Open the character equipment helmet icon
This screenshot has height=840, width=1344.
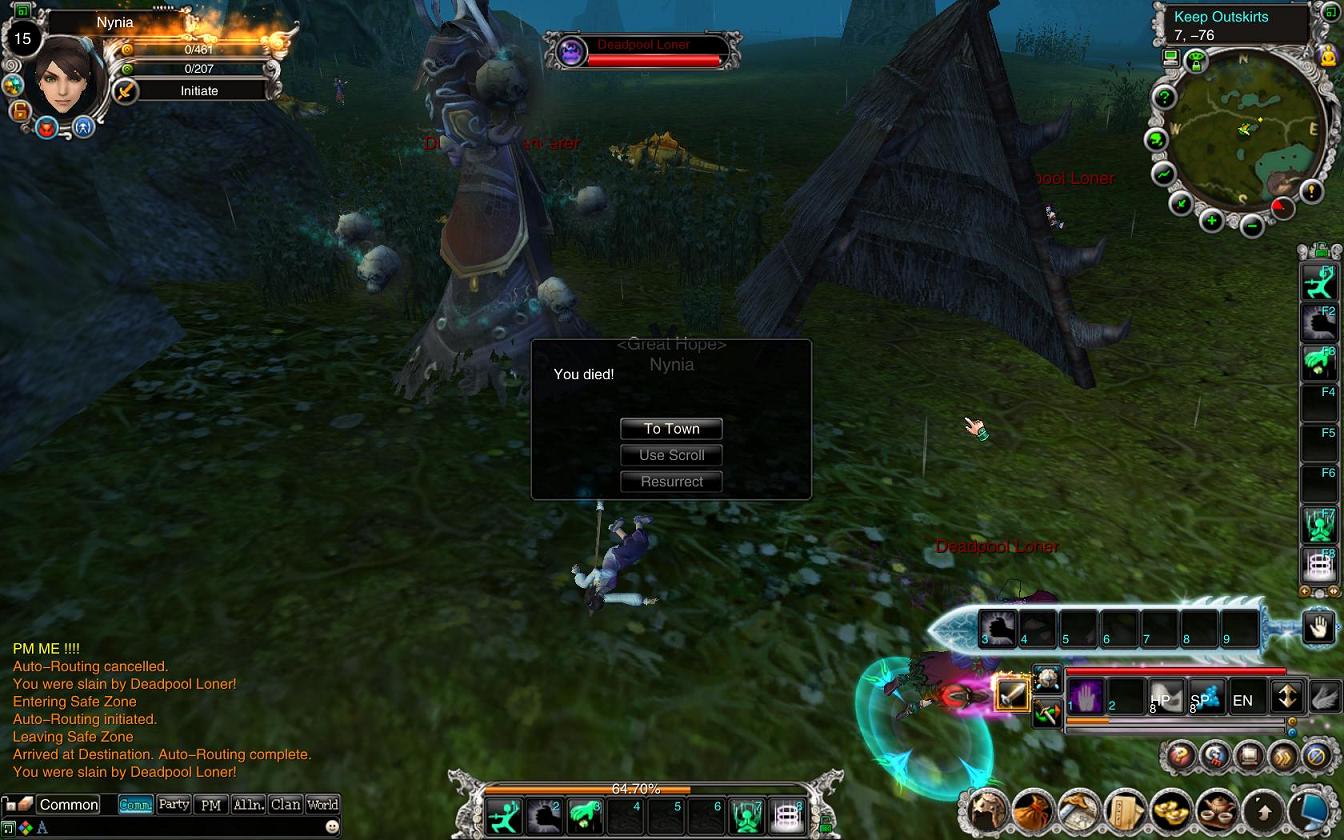(x=987, y=810)
